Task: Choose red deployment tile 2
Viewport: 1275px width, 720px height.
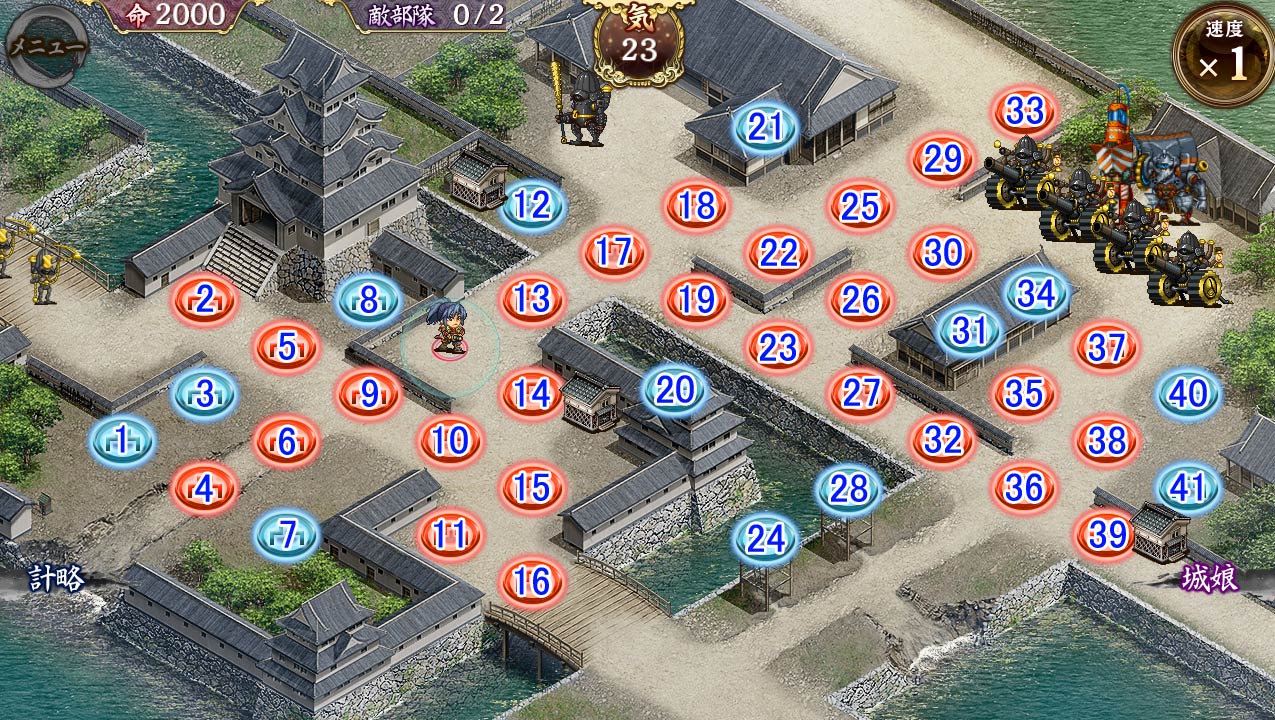Action: pyautogui.click(x=205, y=299)
